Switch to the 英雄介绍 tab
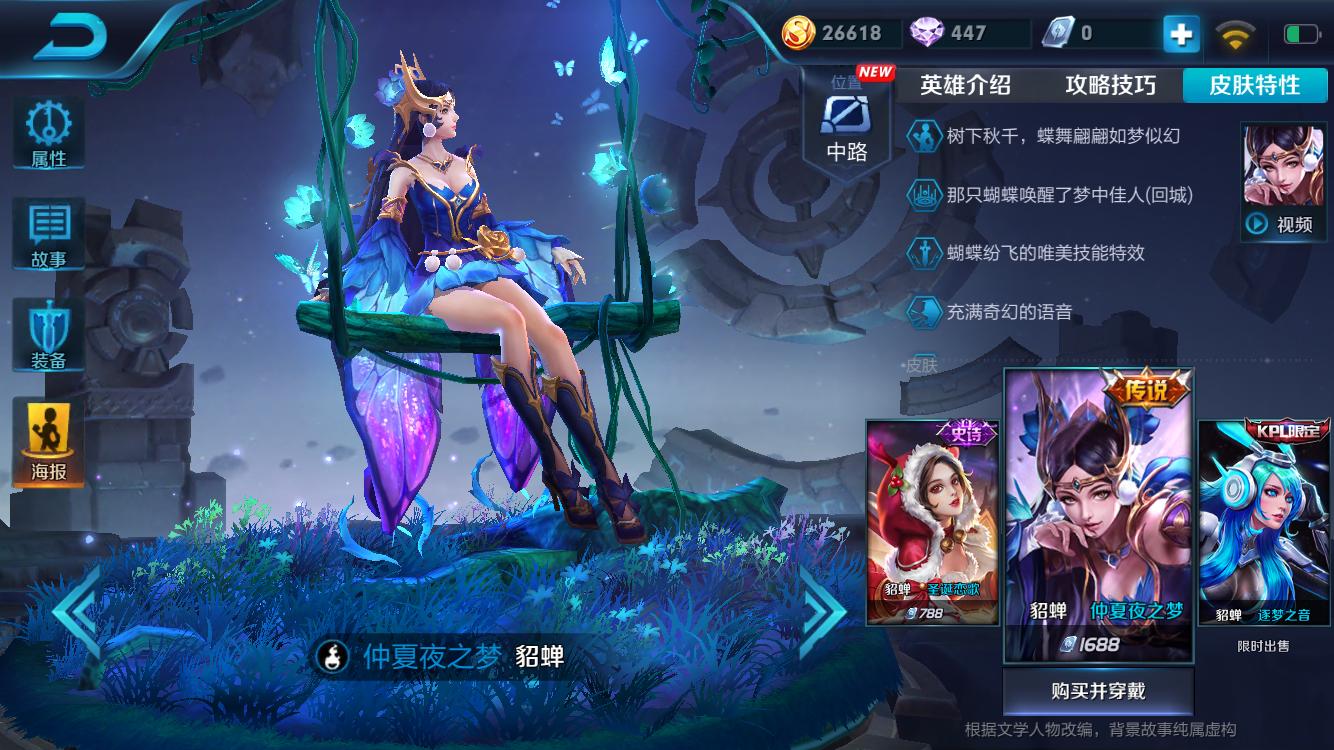Viewport: 1334px width, 750px height. pos(966,86)
